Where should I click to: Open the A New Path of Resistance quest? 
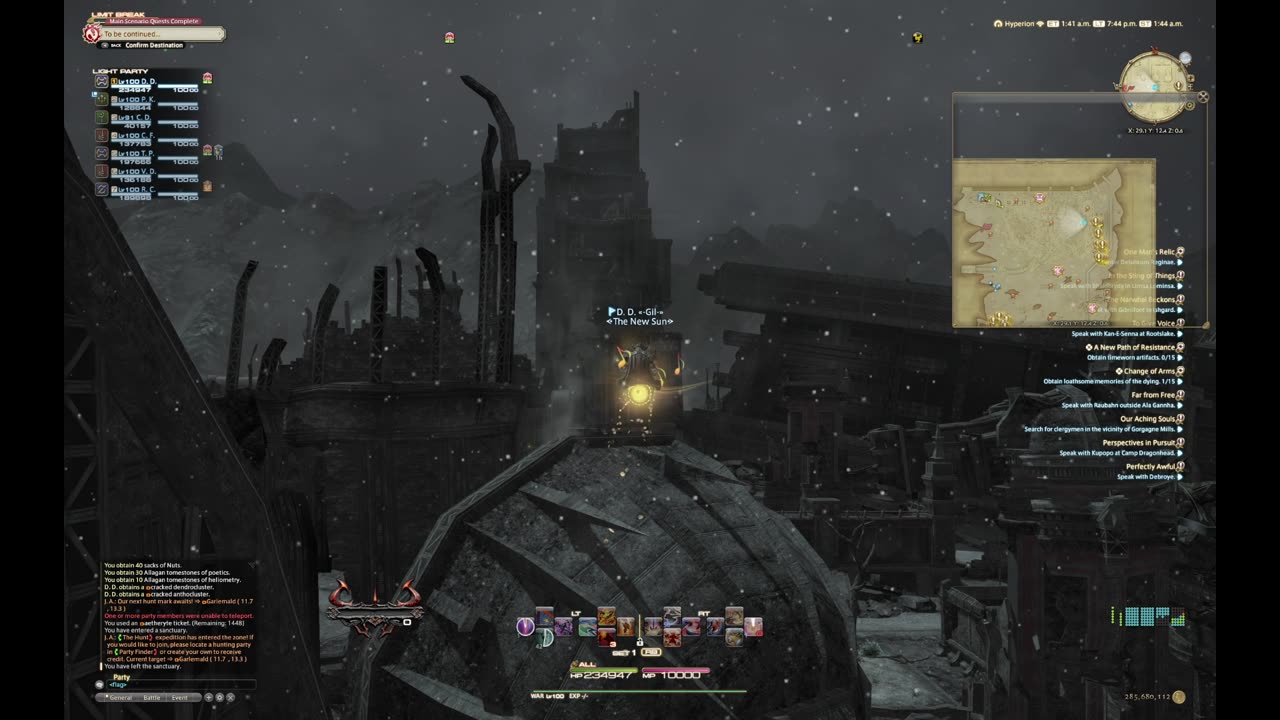[1133, 347]
